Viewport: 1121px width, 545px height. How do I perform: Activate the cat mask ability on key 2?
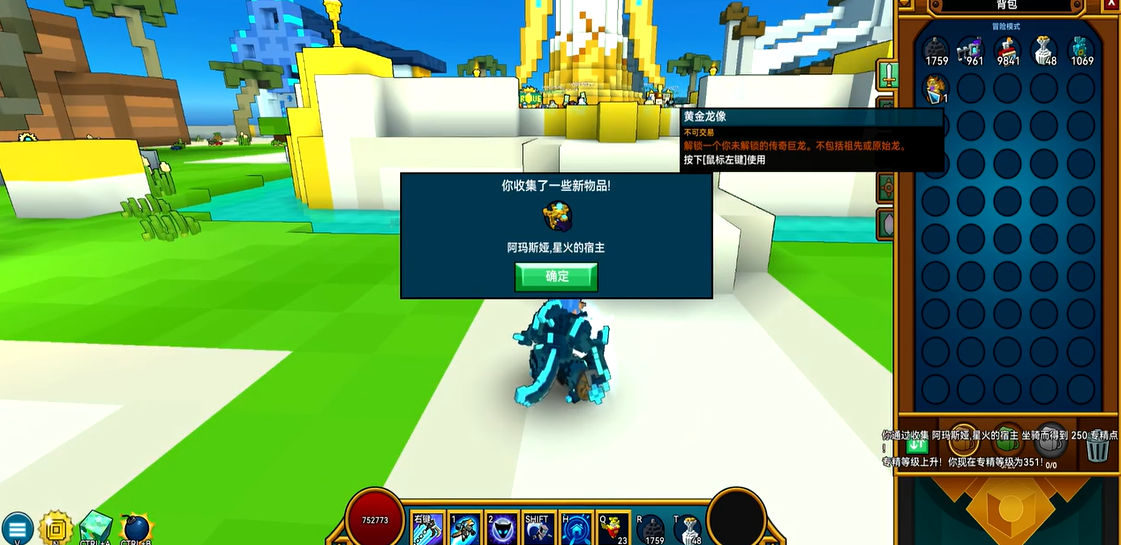coord(502,529)
